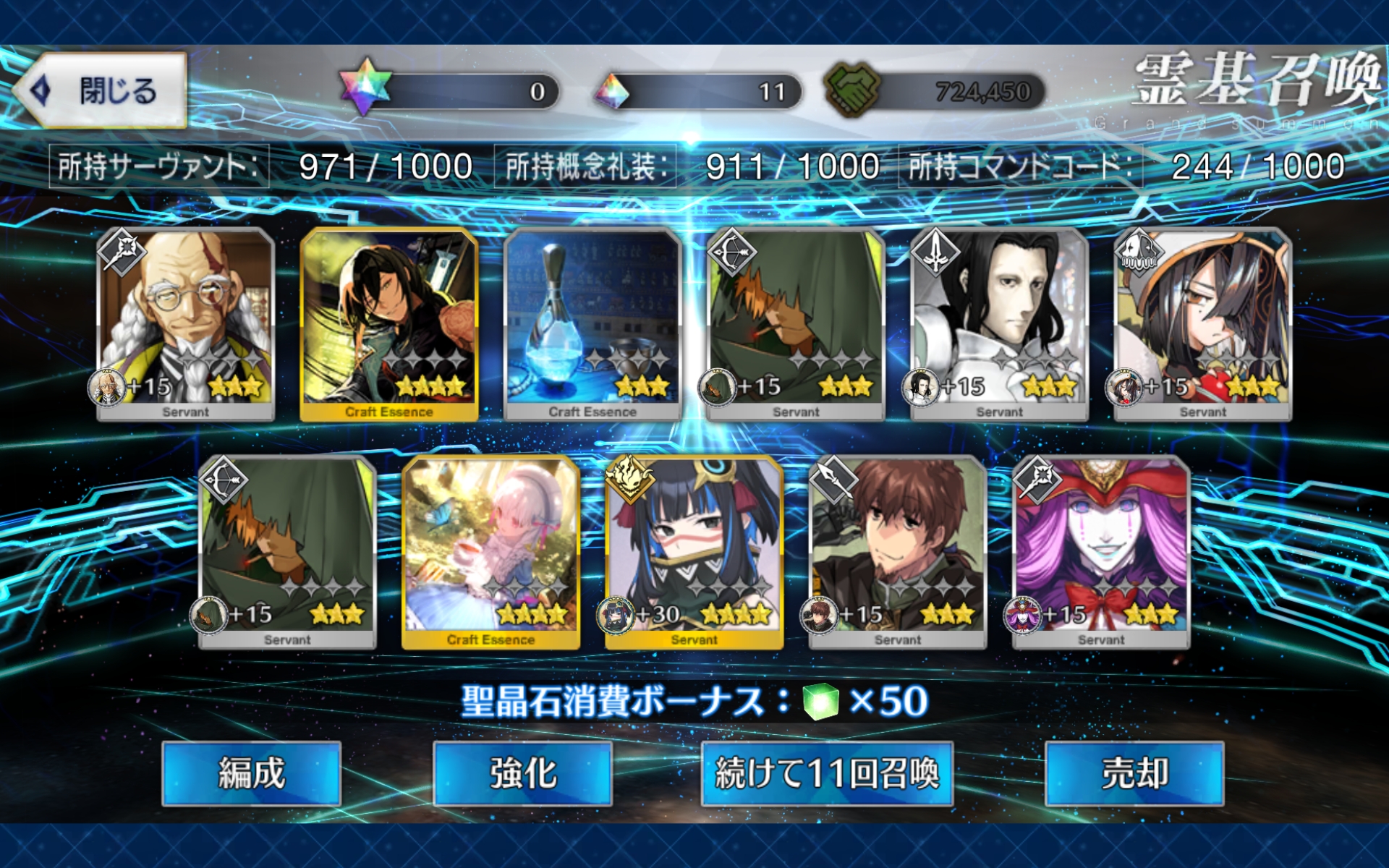Image resolution: width=1389 pixels, height=868 pixels.
Task: View the blue perfume bottle Craft Essence
Action: point(592,323)
